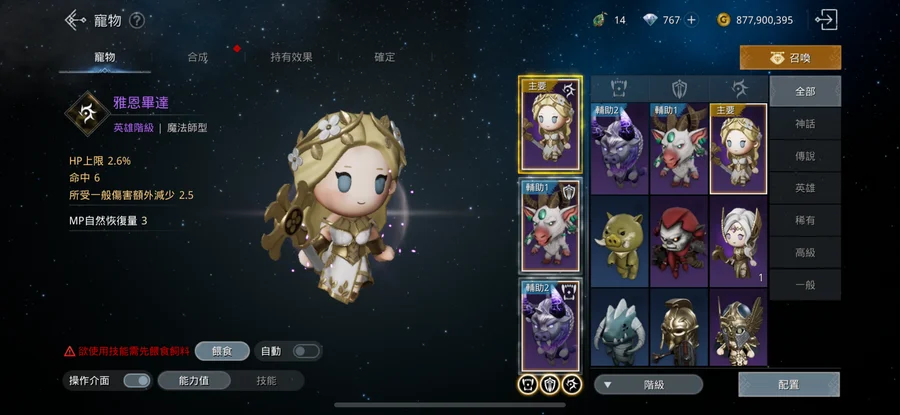Open the 持有效果 tab
The width and height of the screenshot is (900, 415).
(290, 57)
